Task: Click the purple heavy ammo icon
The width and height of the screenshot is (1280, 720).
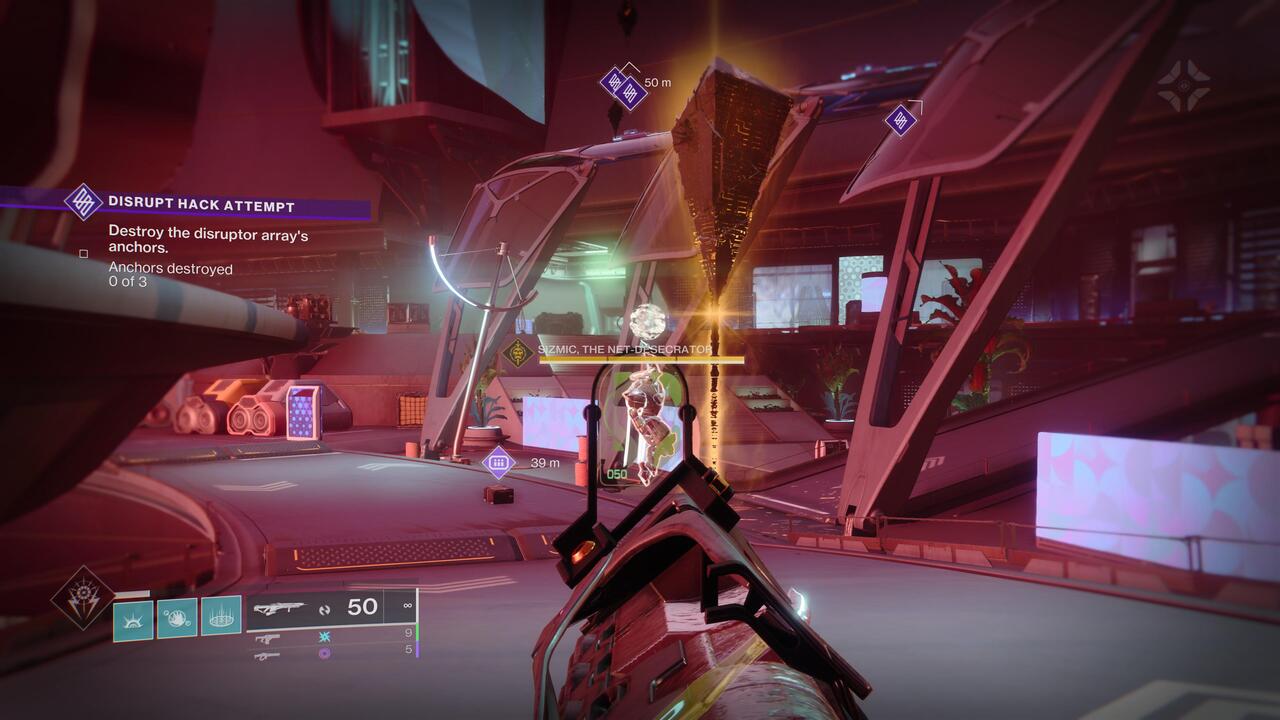Action: click(x=324, y=654)
